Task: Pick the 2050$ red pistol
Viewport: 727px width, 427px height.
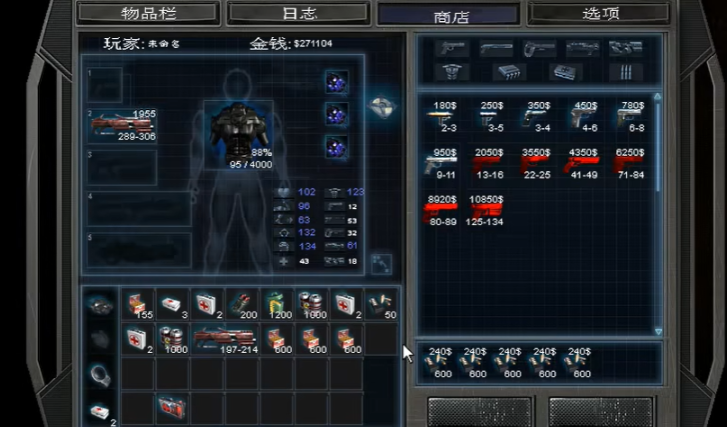Action: coord(489,163)
